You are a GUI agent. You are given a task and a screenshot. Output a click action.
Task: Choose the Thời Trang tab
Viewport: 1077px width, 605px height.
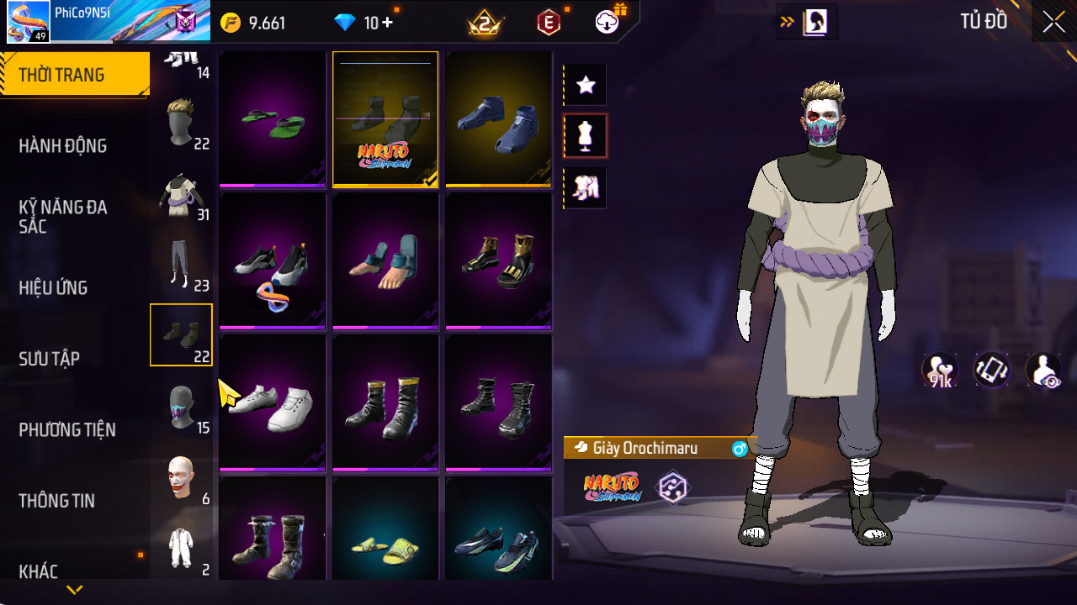(61, 76)
